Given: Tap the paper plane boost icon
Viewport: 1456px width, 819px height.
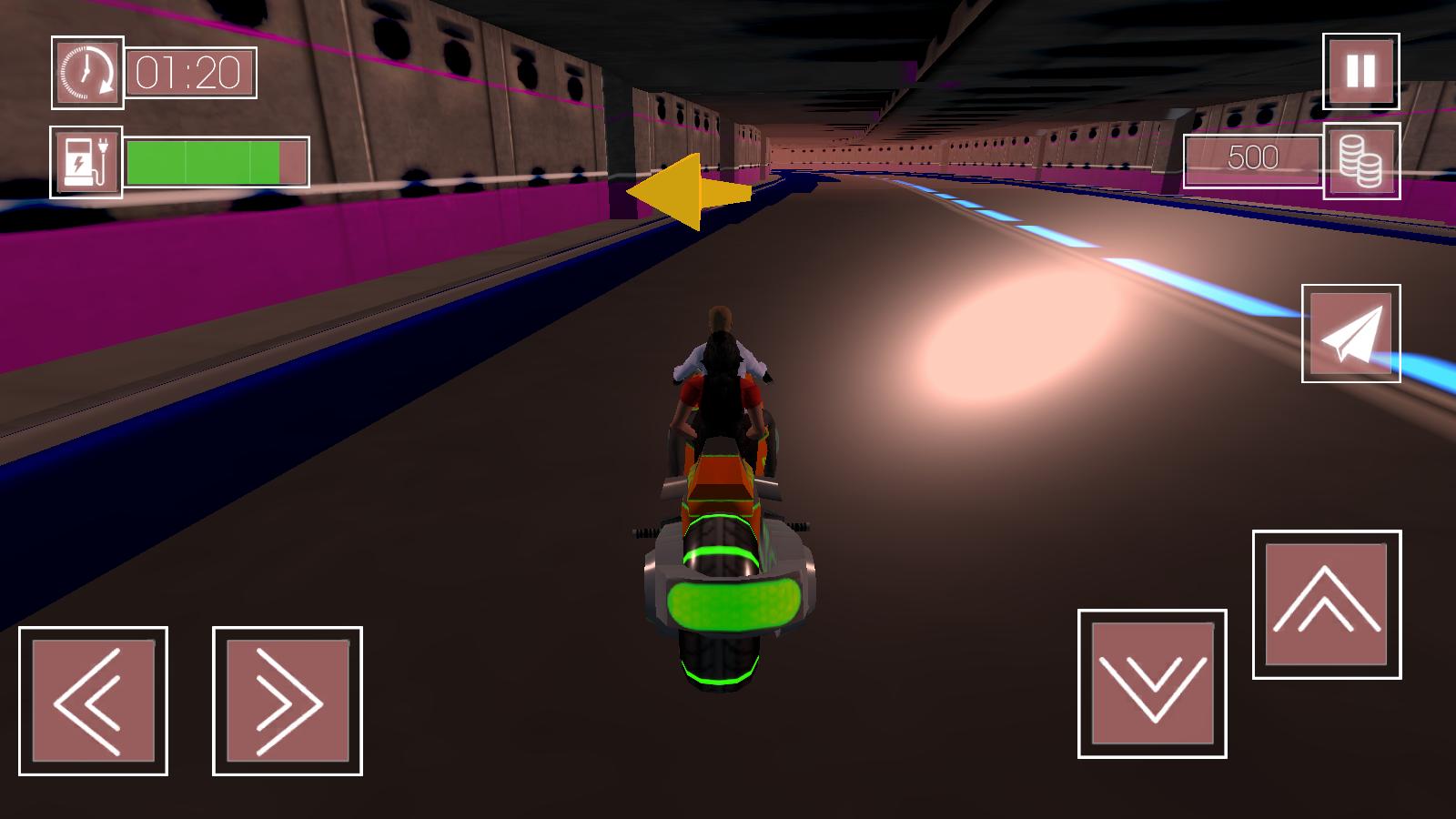Looking at the screenshot, I should (1350, 334).
